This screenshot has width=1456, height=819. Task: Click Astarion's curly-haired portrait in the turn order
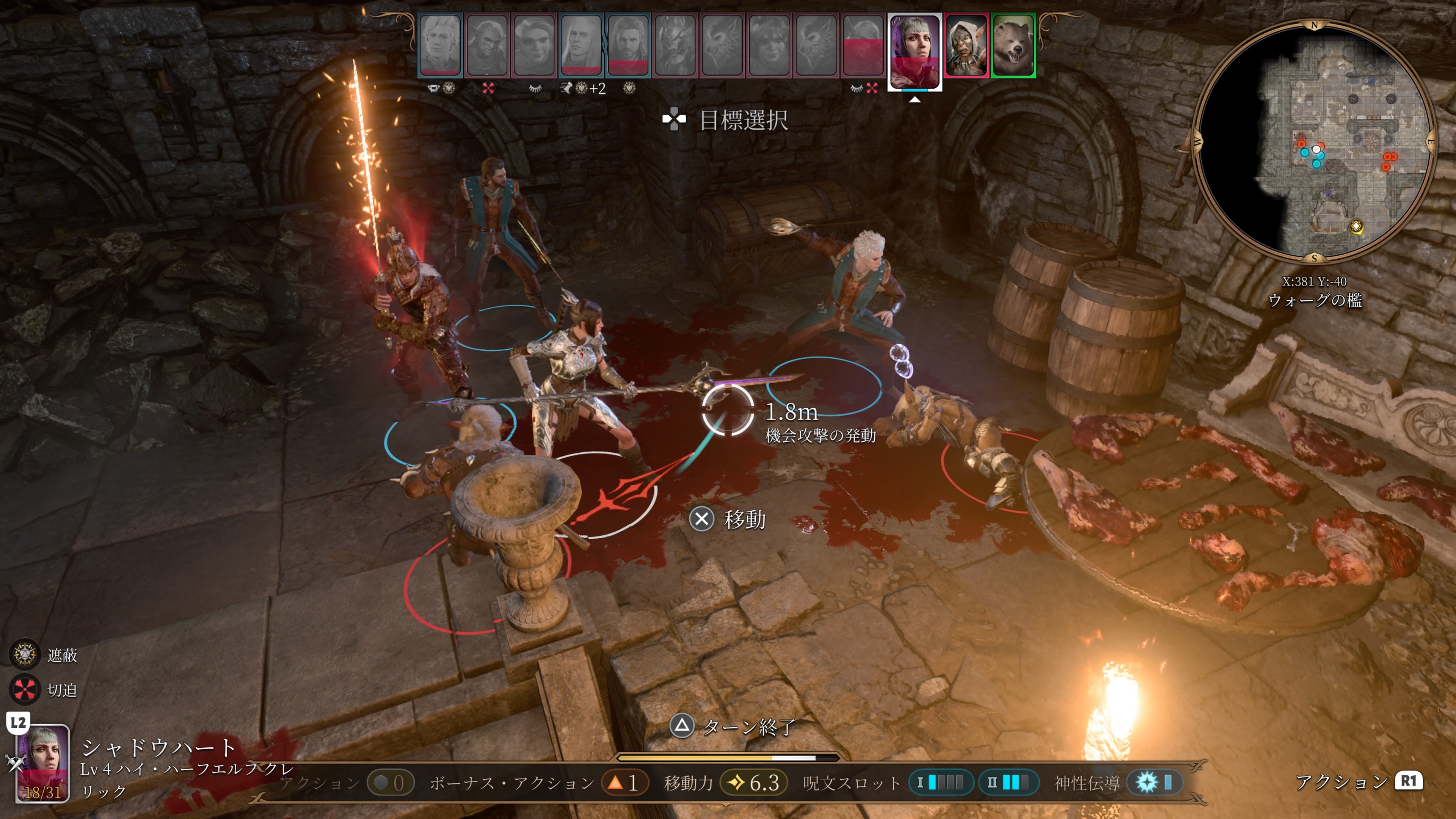(x=440, y=45)
